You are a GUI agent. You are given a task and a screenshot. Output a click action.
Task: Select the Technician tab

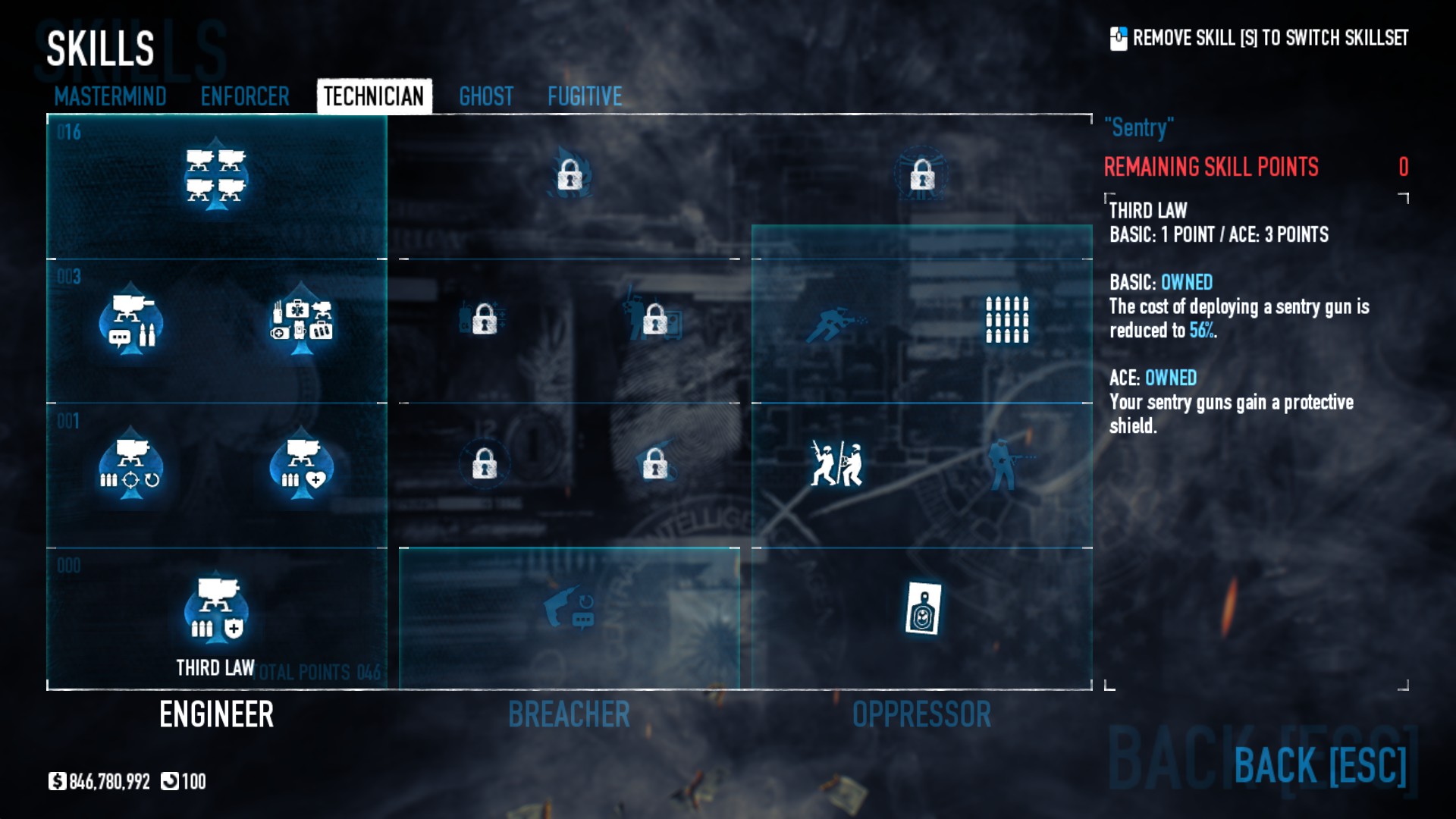[374, 96]
